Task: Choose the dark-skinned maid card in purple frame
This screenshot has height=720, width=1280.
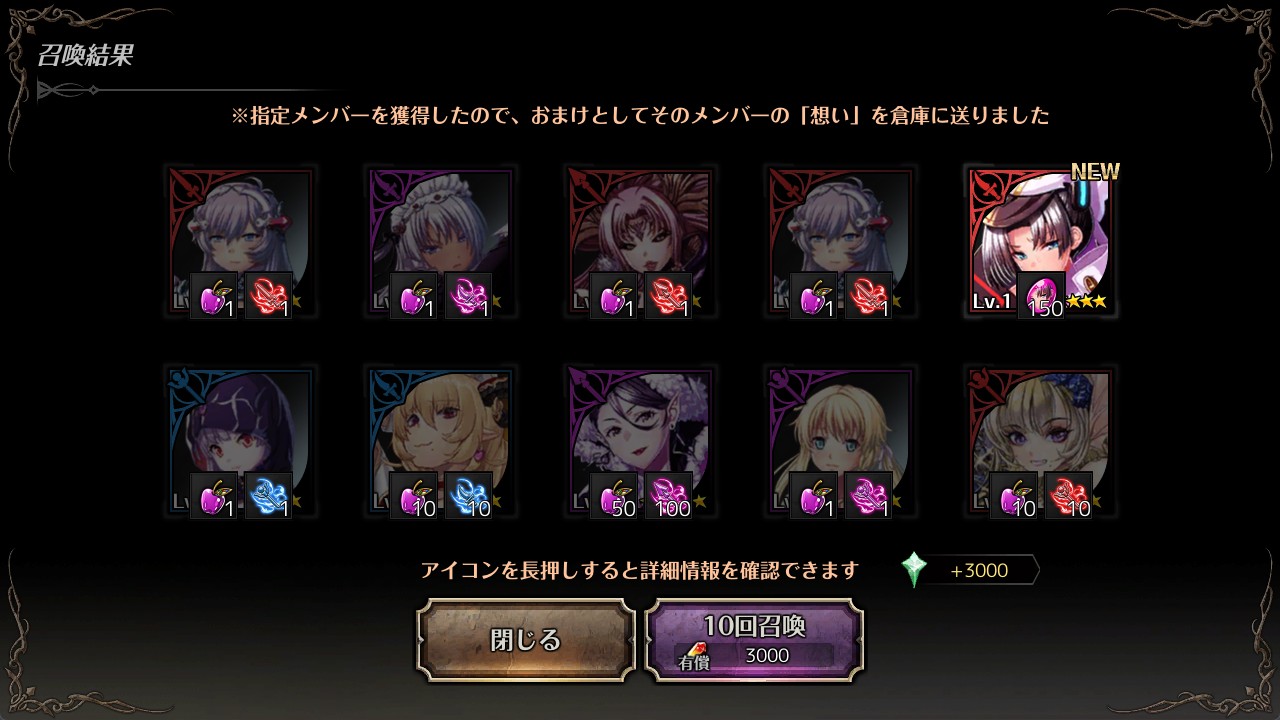Action: 440,242
